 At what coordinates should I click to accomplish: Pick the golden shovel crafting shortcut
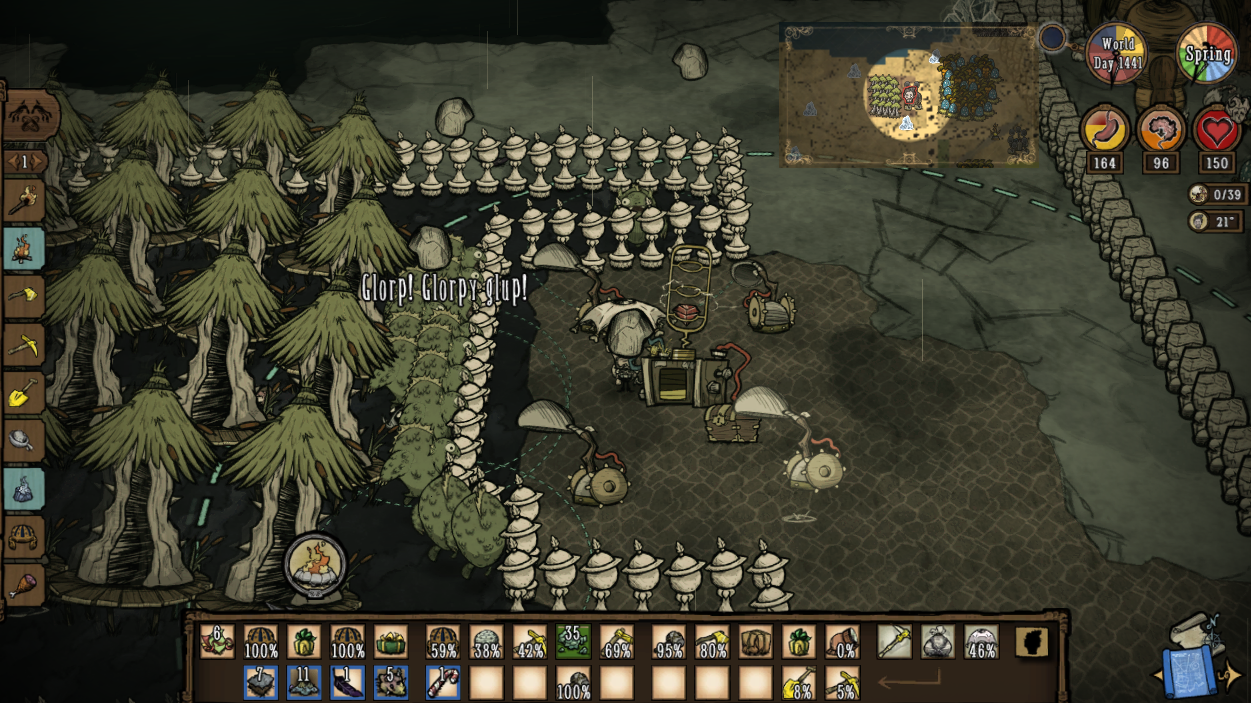[x=23, y=393]
